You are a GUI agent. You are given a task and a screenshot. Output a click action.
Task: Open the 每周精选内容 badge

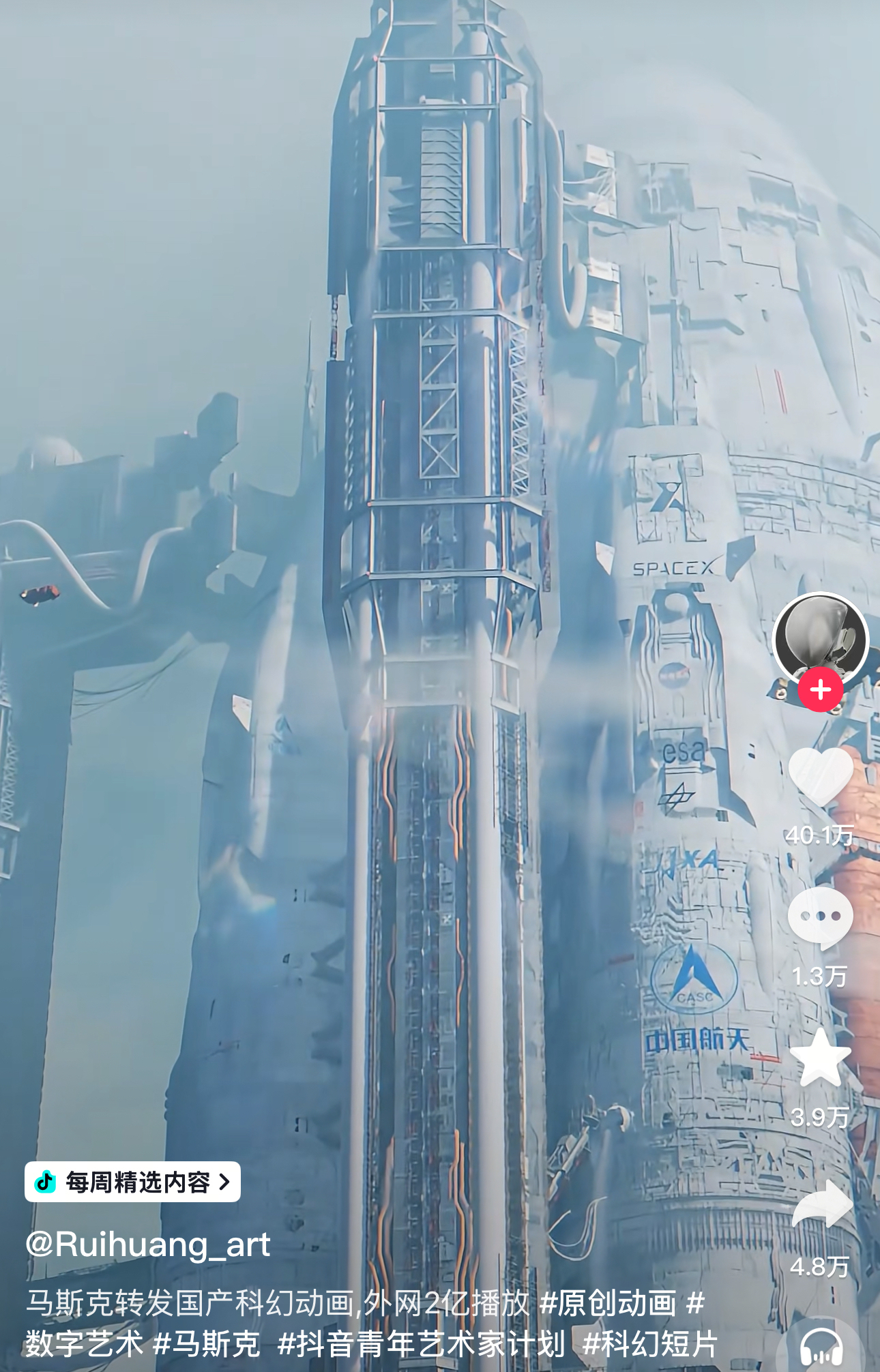pyautogui.click(x=132, y=1182)
